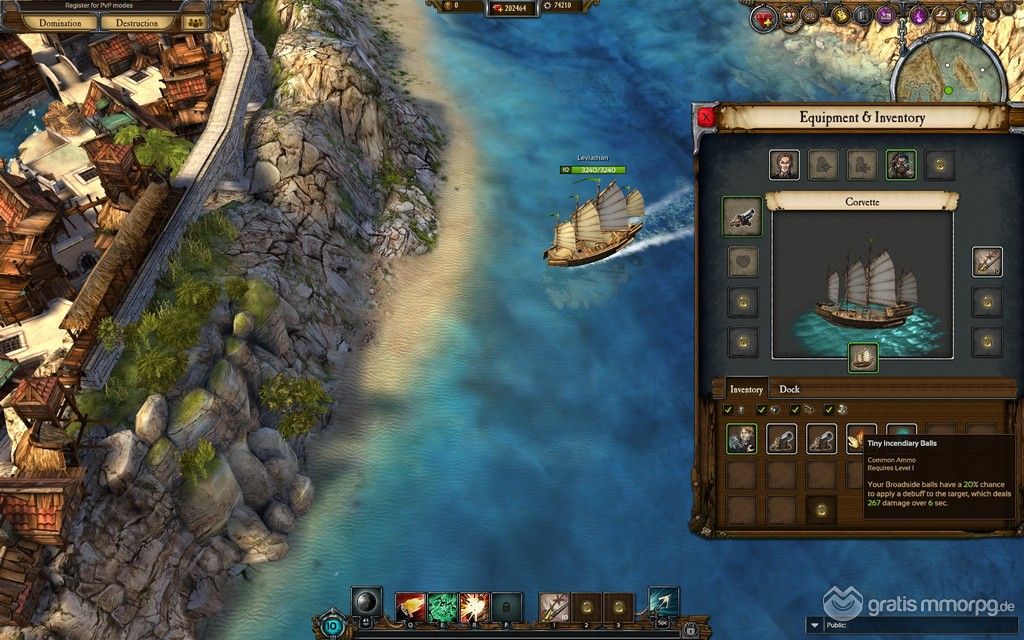The height and width of the screenshot is (640, 1024).
Task: Select the cannon equipment slot beside the ship
Action: click(x=741, y=216)
